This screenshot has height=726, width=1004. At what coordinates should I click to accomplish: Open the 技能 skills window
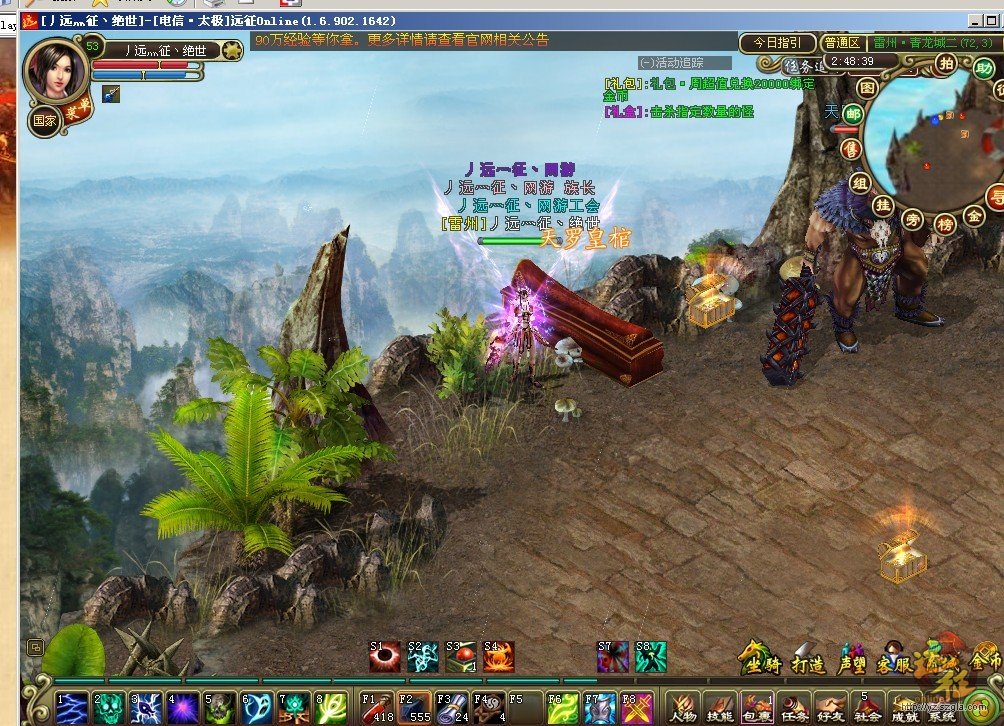[720, 705]
